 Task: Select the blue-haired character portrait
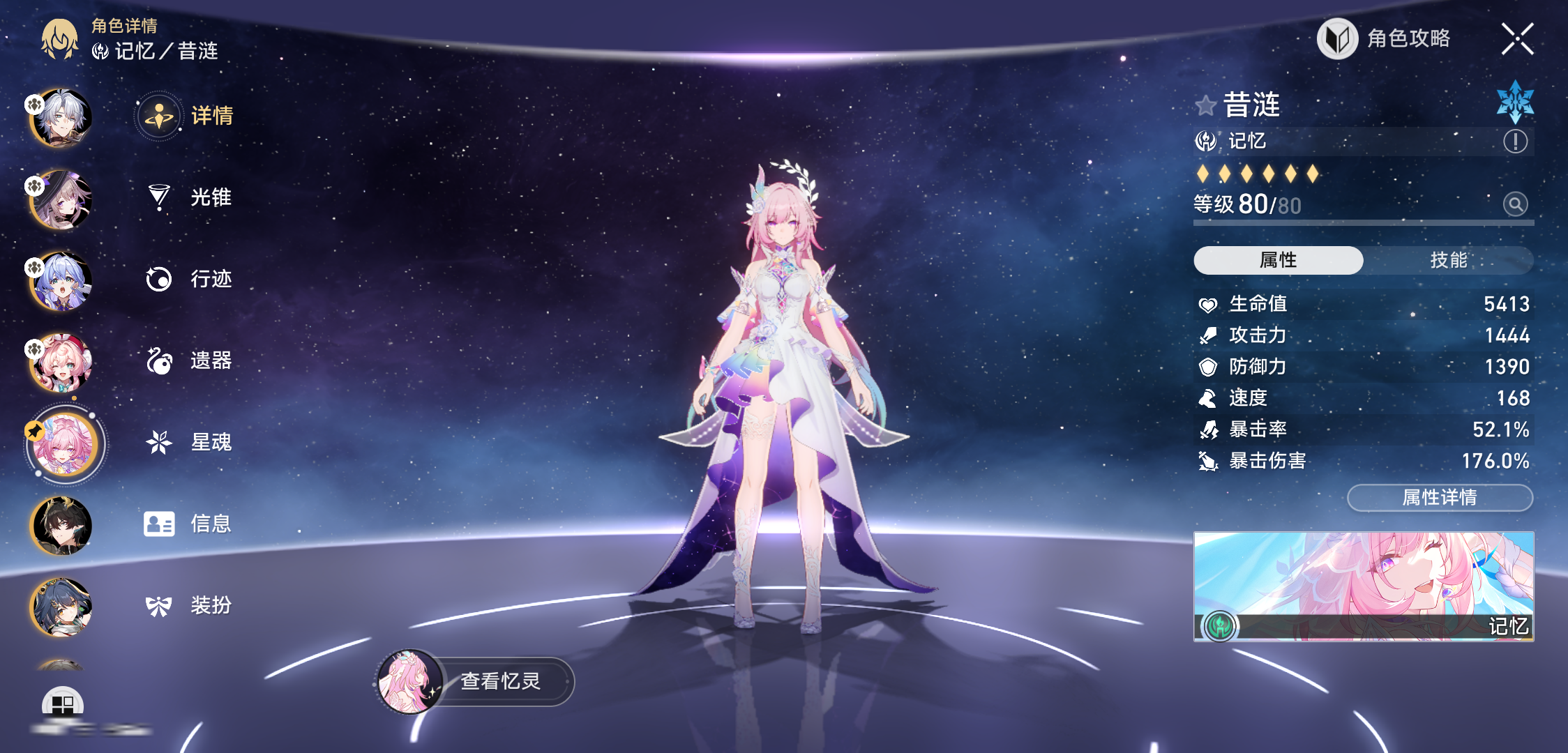click(x=61, y=281)
